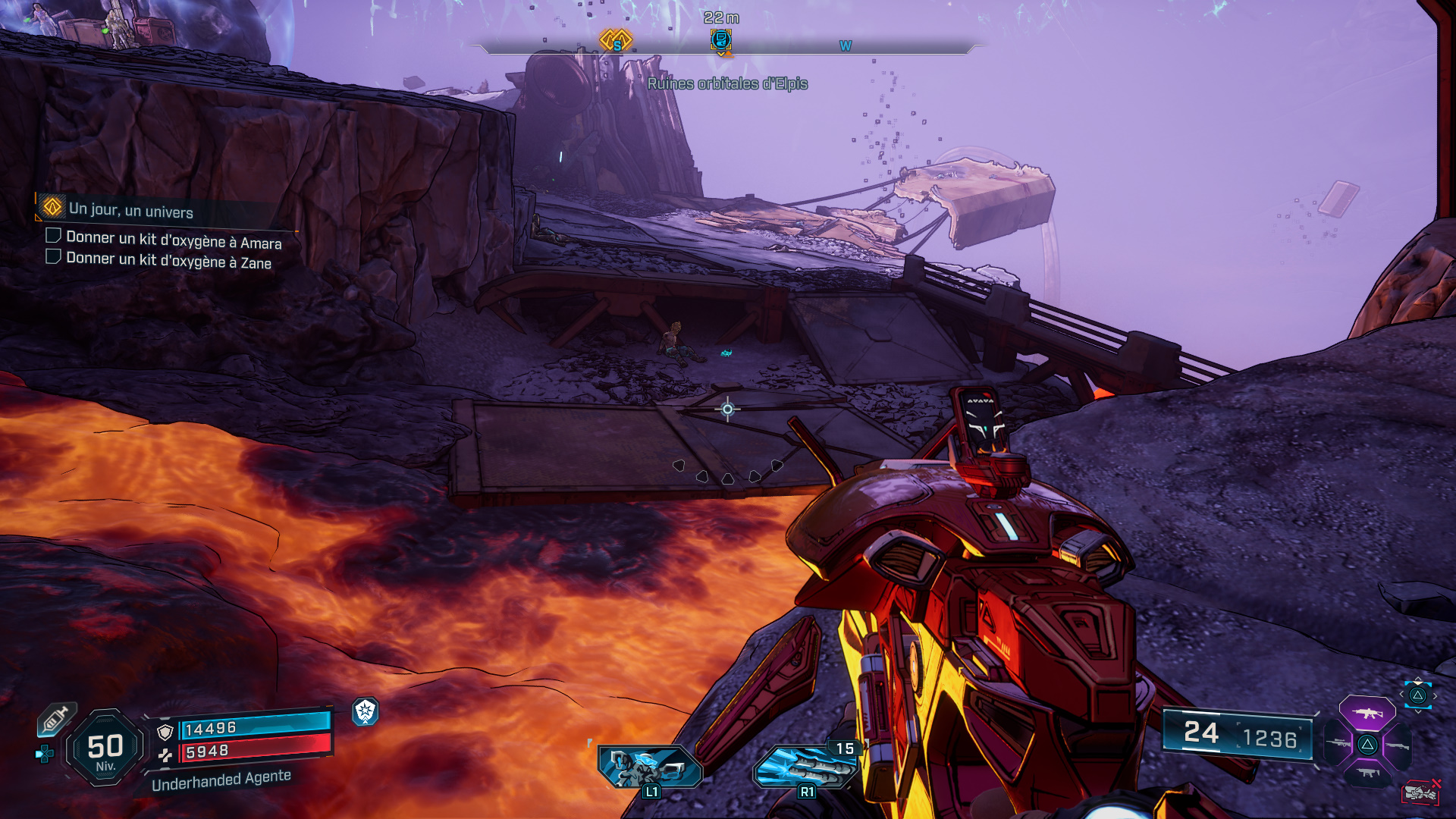This screenshot has height=819, width=1456.
Task: Tick the objective checkbox for Zane's oxygen kit
Action: (x=53, y=257)
